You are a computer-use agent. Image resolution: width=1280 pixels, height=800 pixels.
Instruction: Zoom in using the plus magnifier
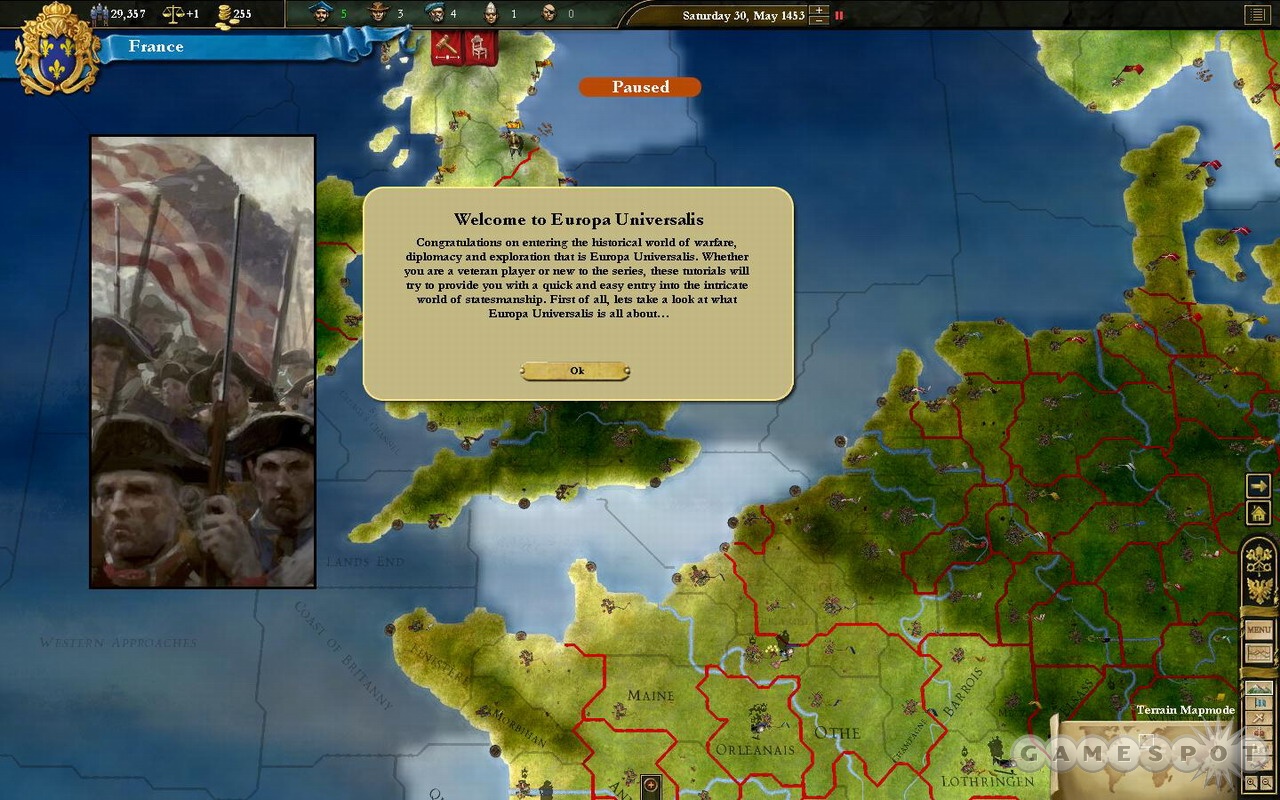pos(1252,784)
